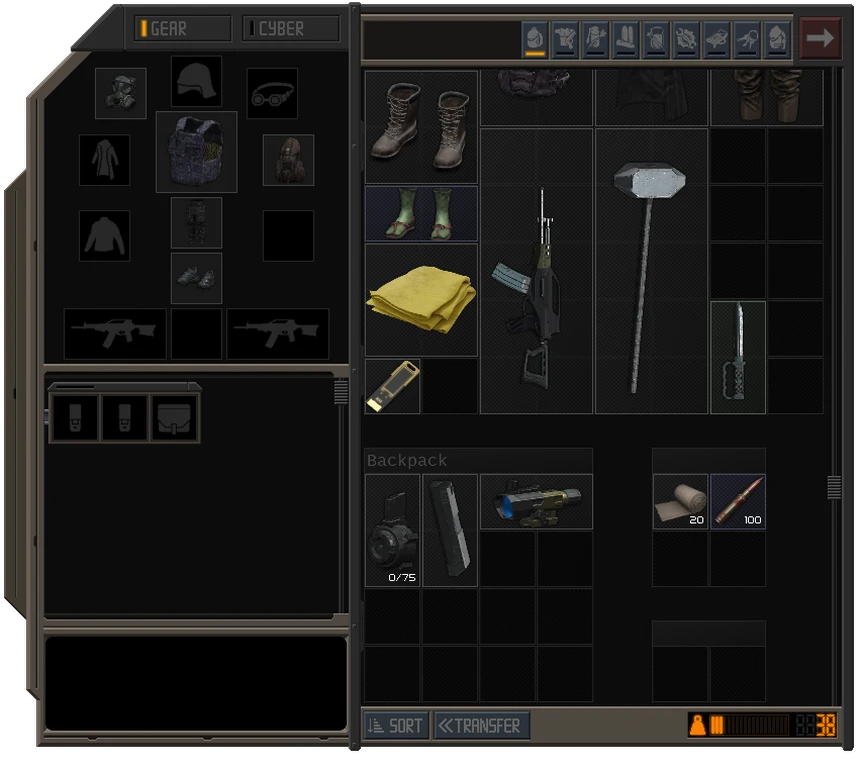This screenshot has width=862, height=768.
Task: Click the helmet equipment slot
Action: tap(196, 81)
